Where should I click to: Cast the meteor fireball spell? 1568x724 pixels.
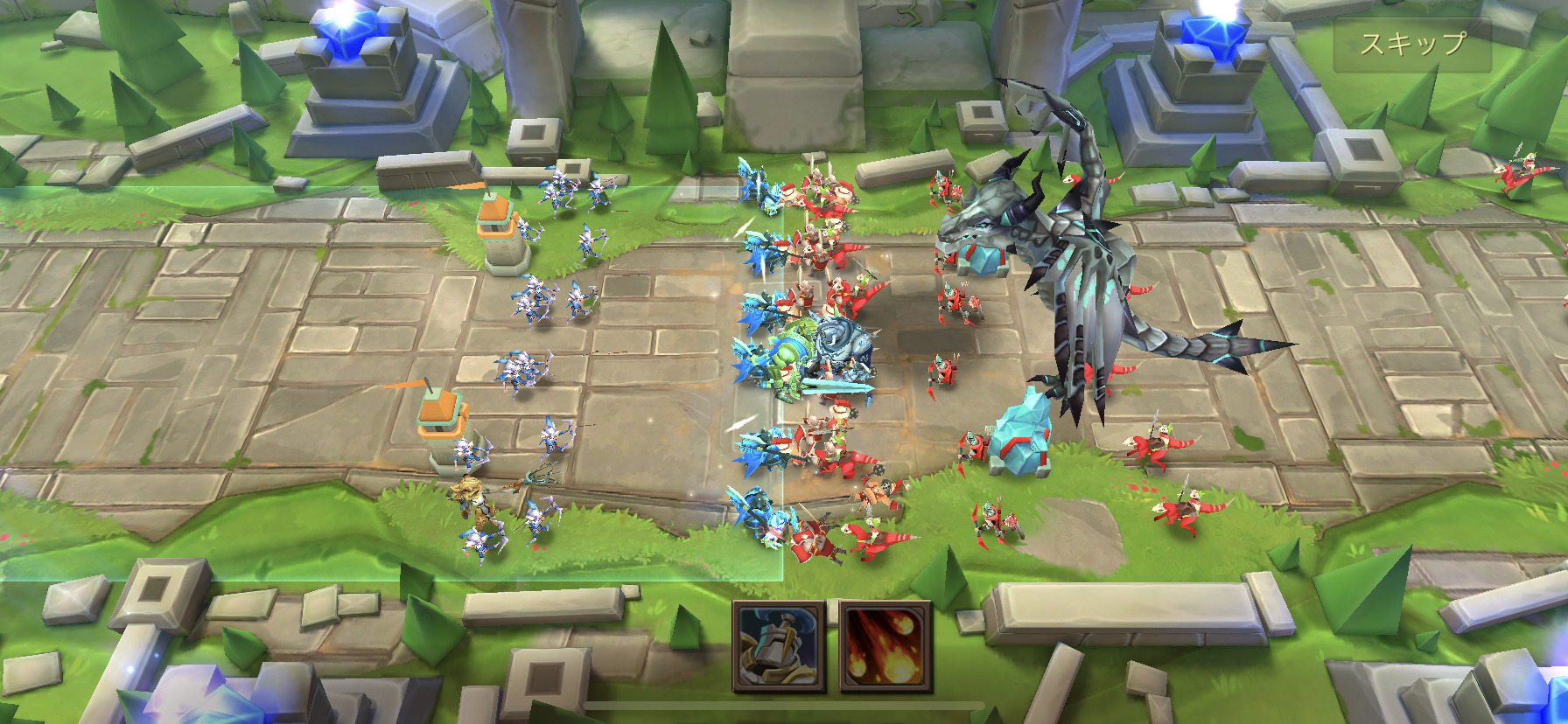(x=885, y=646)
